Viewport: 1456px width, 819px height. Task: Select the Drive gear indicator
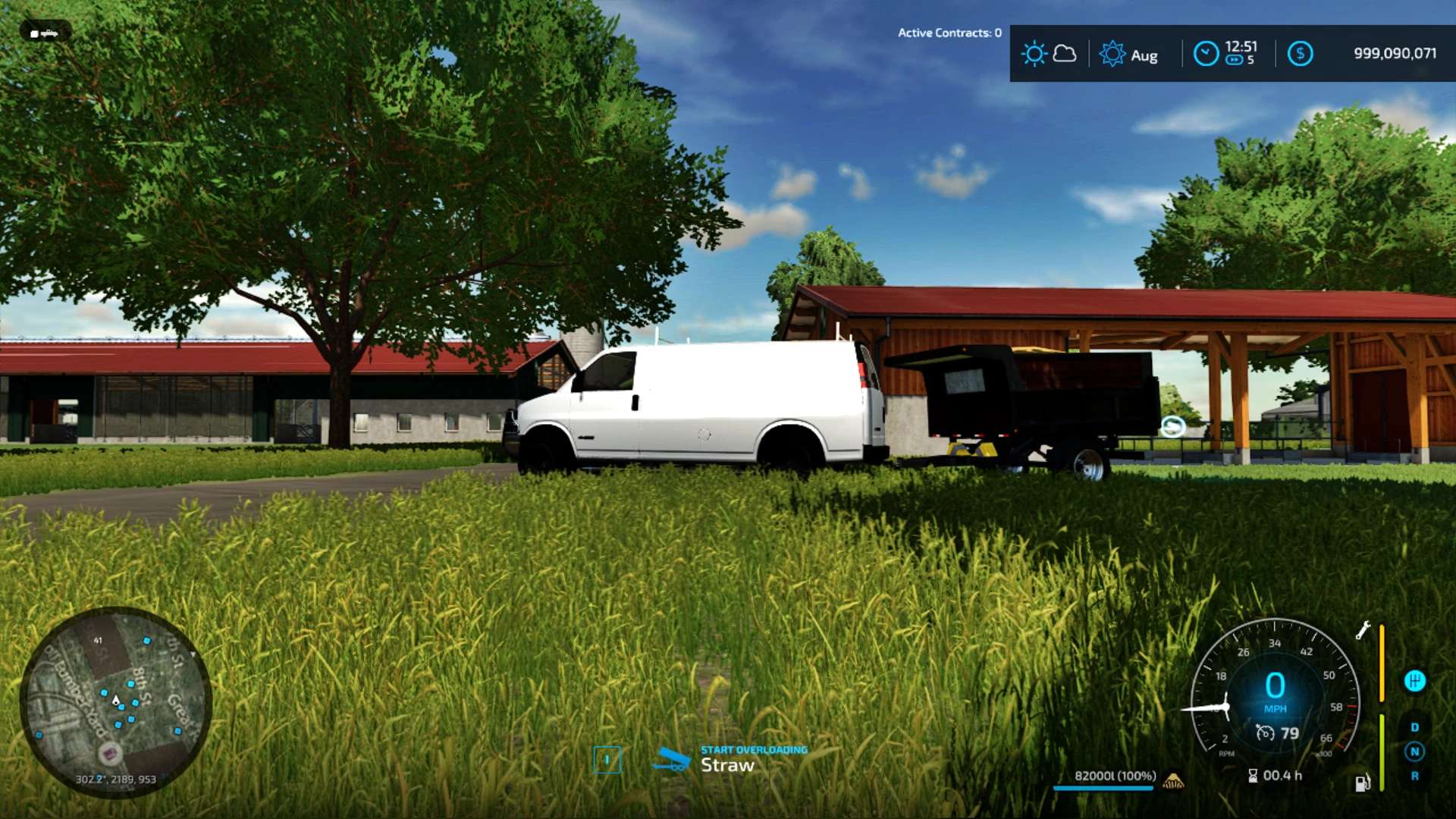(x=1414, y=727)
